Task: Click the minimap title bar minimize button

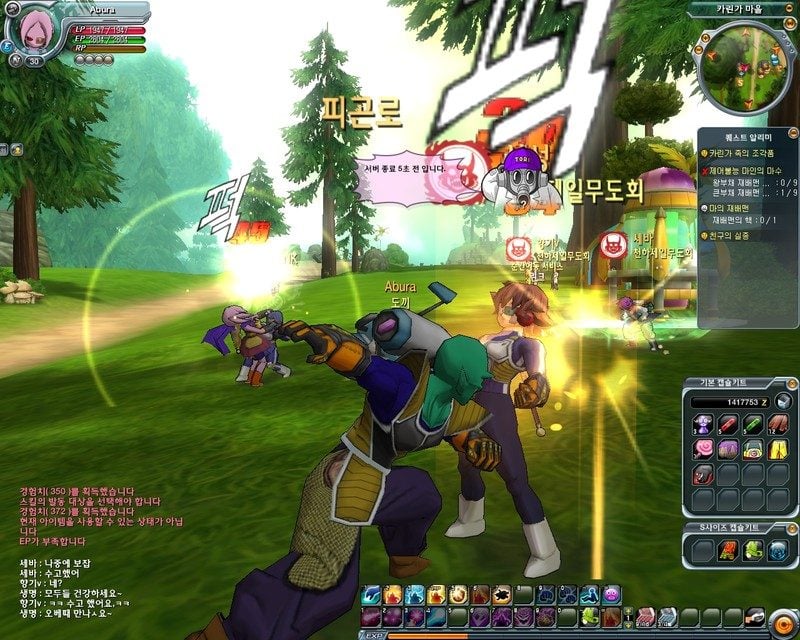Action: point(791,8)
